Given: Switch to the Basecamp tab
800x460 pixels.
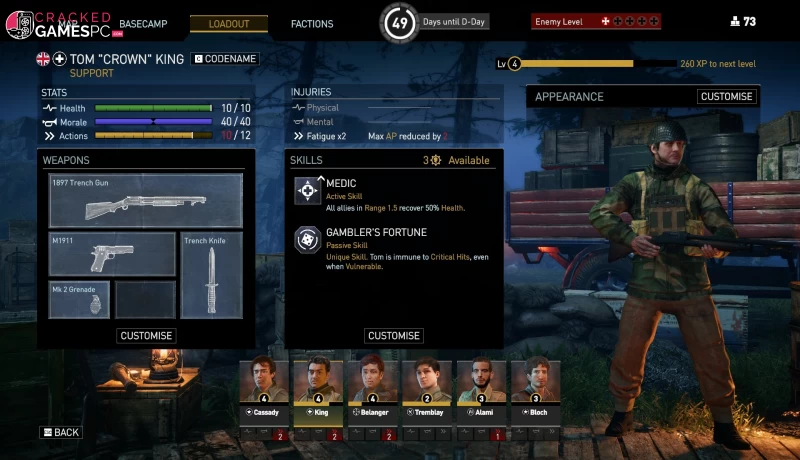Looking at the screenshot, I should pos(143,22).
